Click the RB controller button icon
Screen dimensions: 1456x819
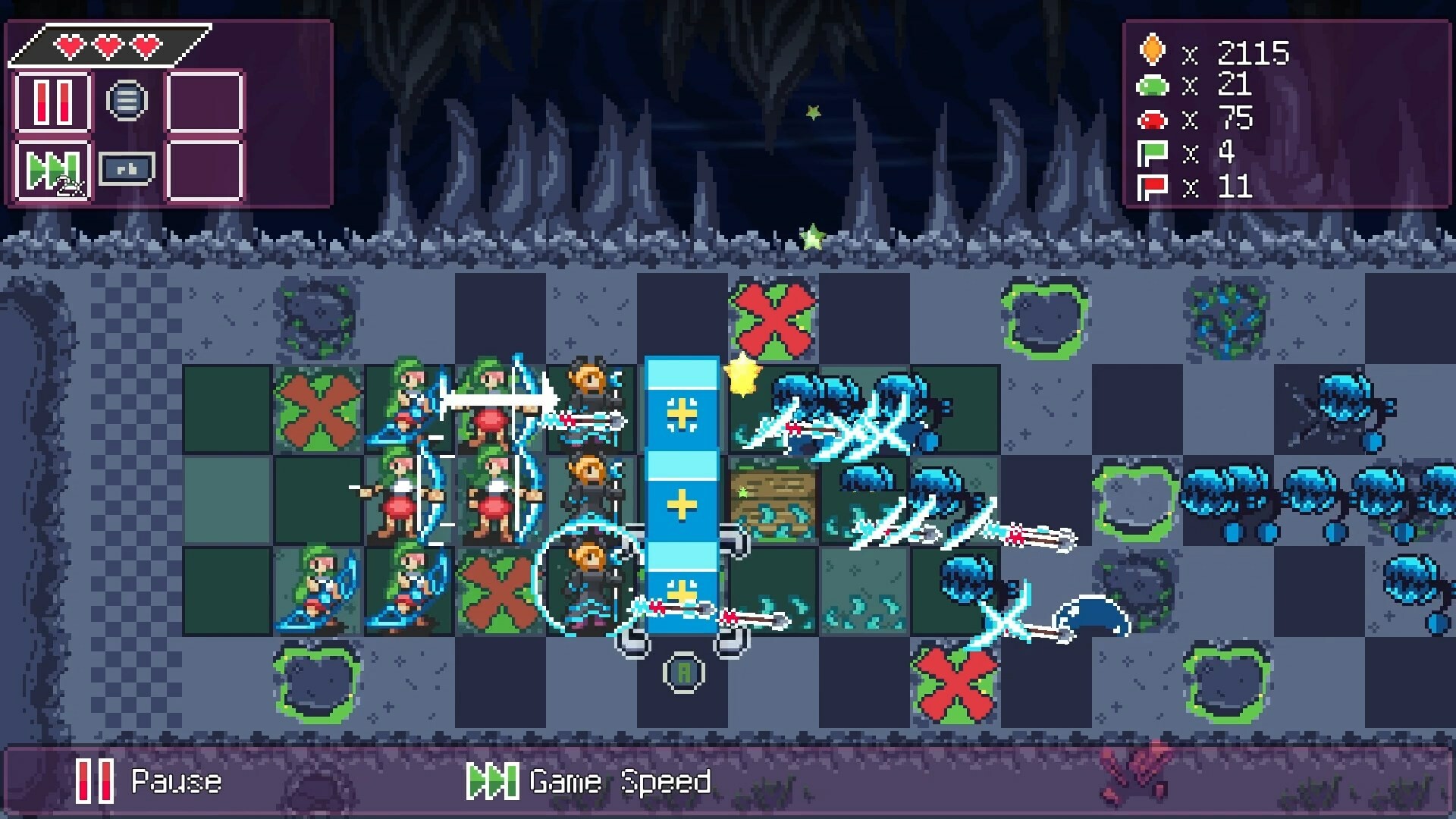[x=127, y=170]
